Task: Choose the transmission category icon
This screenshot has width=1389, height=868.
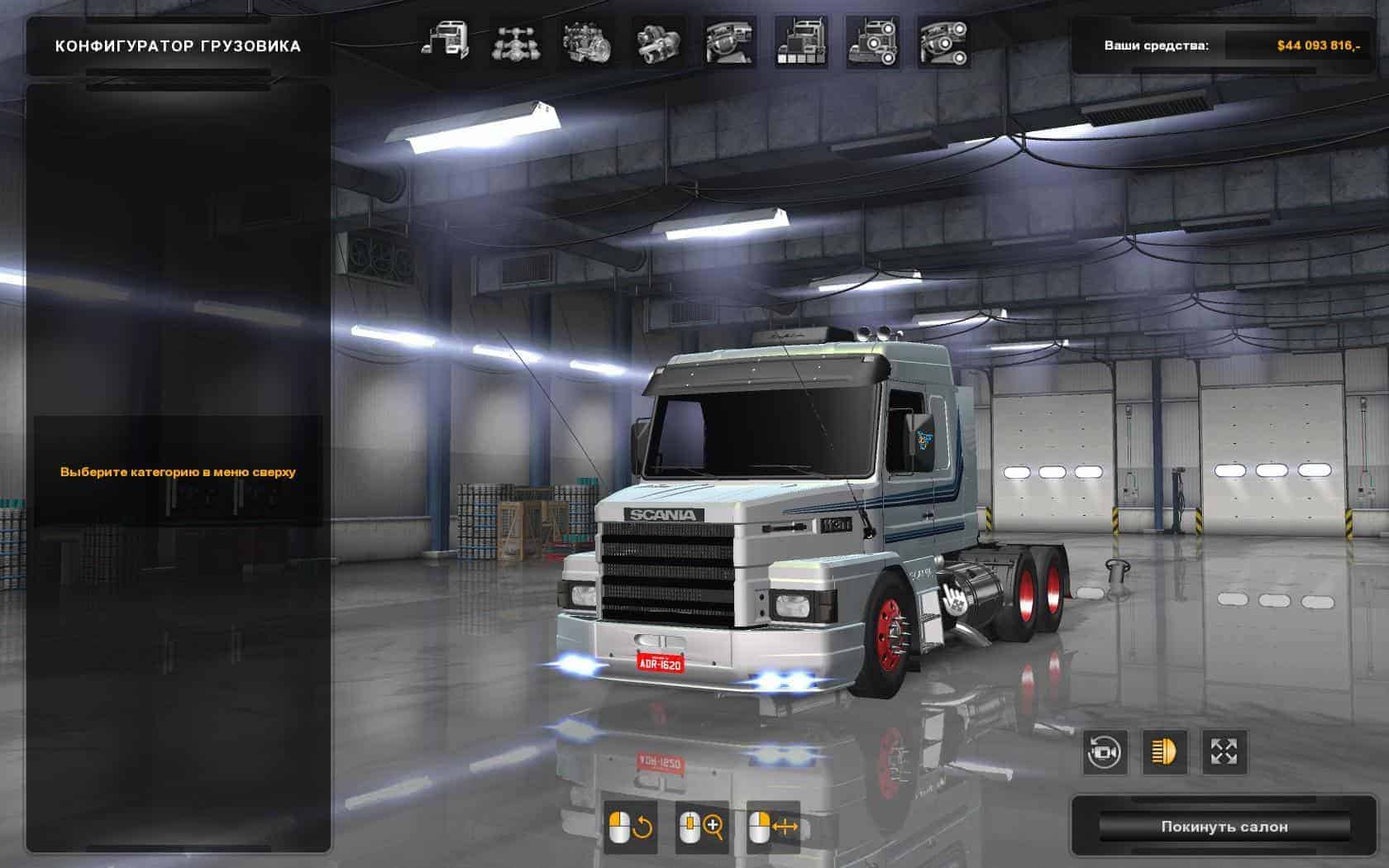Action: pyautogui.click(x=658, y=42)
